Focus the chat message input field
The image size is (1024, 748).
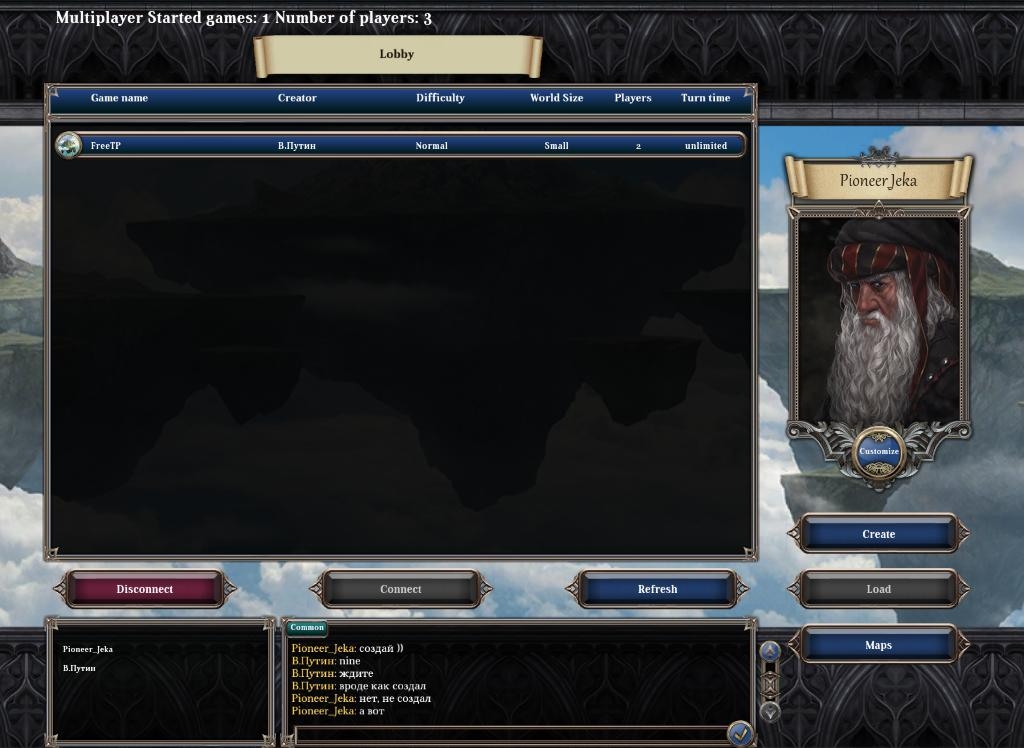pos(510,734)
